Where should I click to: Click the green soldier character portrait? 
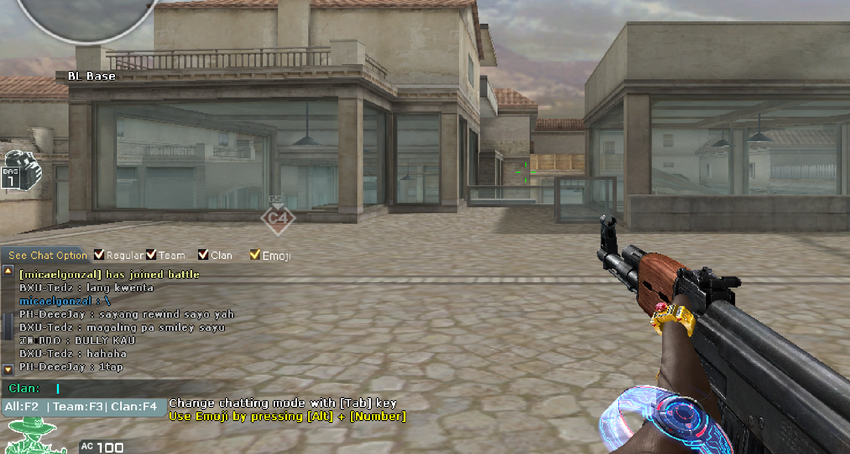point(32,436)
